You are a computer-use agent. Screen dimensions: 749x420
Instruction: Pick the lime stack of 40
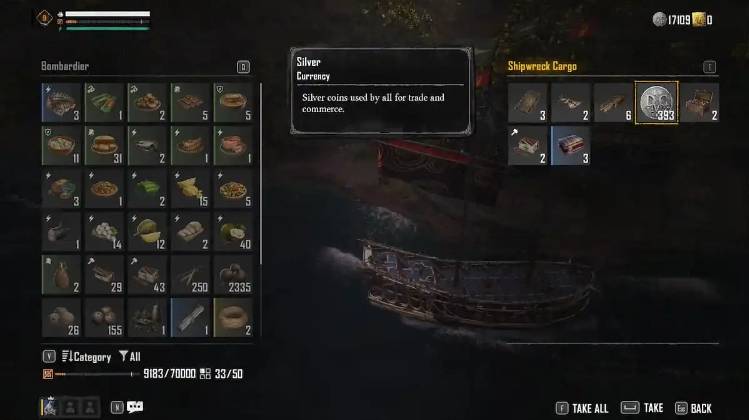click(233, 231)
